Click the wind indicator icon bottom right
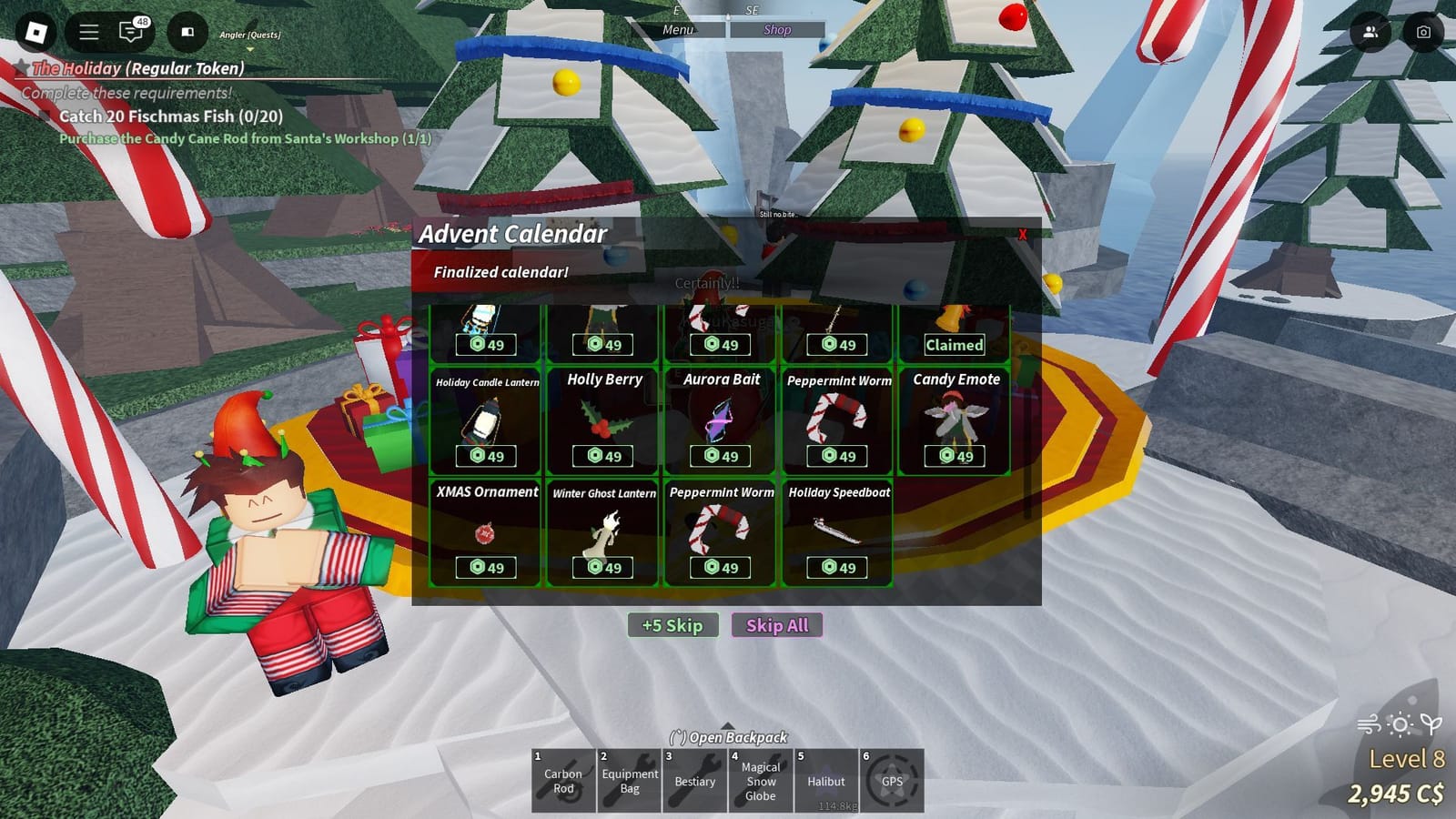Screen dimensions: 1456x819 (x=1367, y=724)
